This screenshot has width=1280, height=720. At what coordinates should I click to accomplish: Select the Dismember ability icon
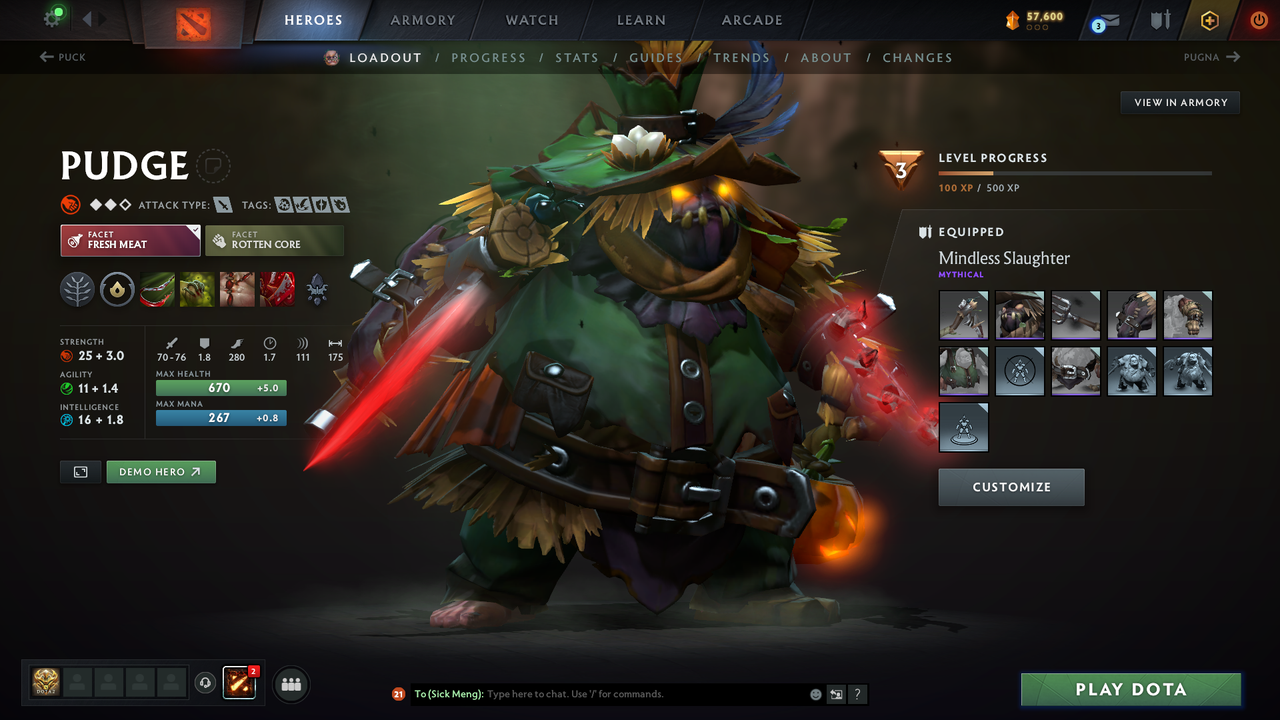[x=276, y=289]
